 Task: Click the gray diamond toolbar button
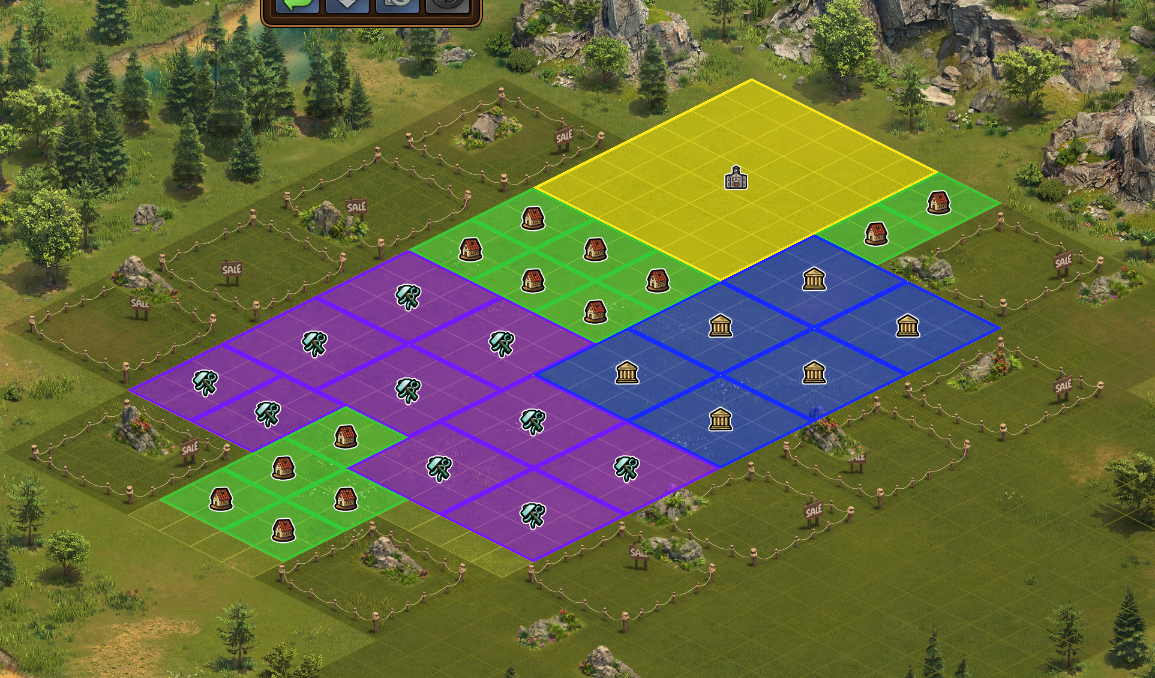[346, 5]
